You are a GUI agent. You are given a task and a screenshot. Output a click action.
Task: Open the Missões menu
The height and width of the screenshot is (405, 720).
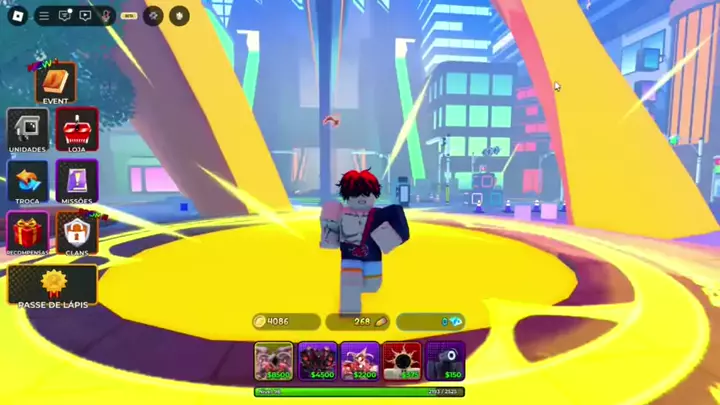click(x=76, y=181)
